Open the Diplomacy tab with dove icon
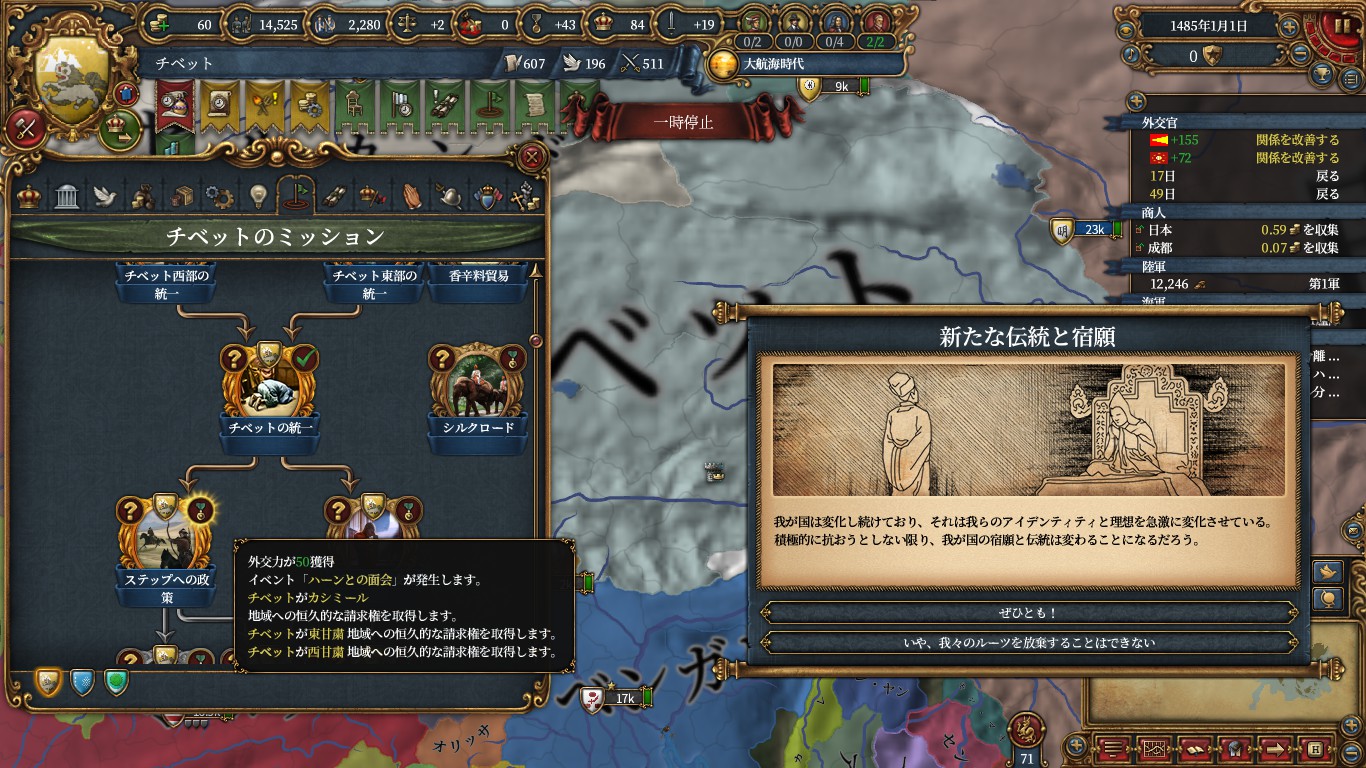1366x768 pixels. tap(104, 195)
